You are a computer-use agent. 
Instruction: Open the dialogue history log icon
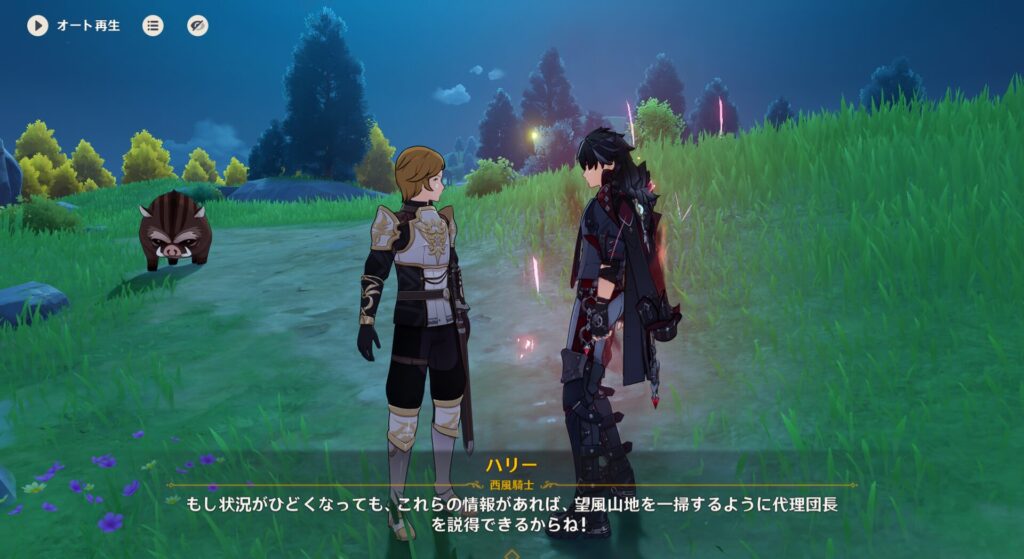[x=152, y=26]
